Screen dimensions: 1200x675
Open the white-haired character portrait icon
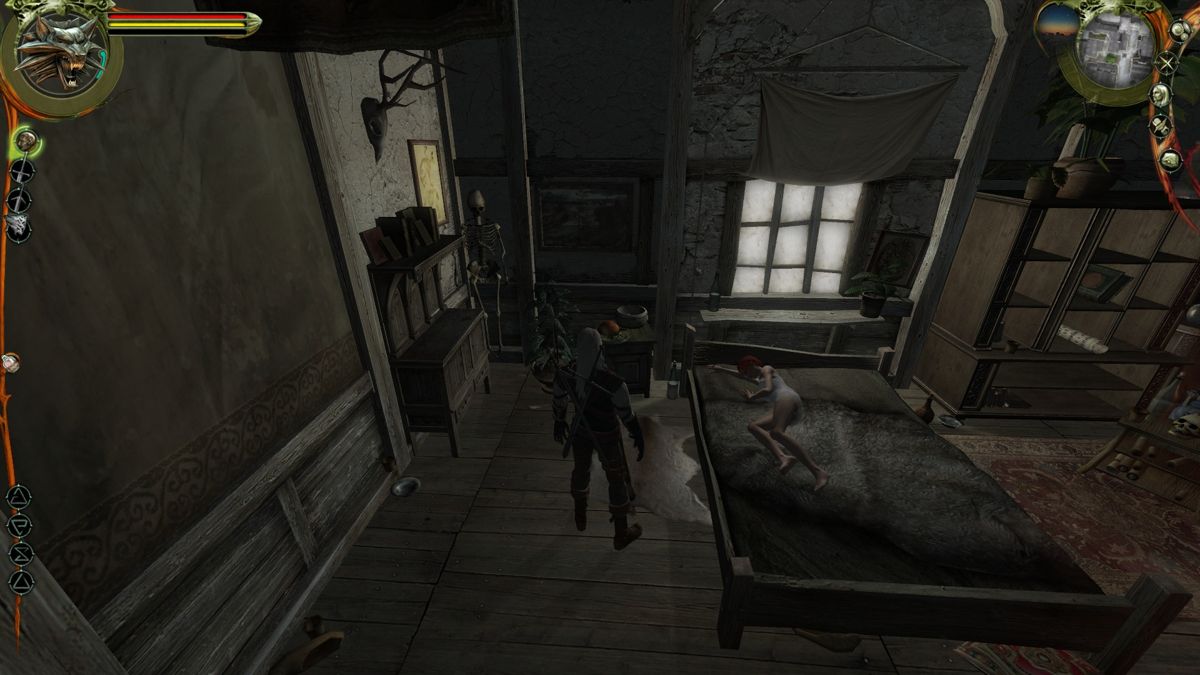pos(1160,95)
